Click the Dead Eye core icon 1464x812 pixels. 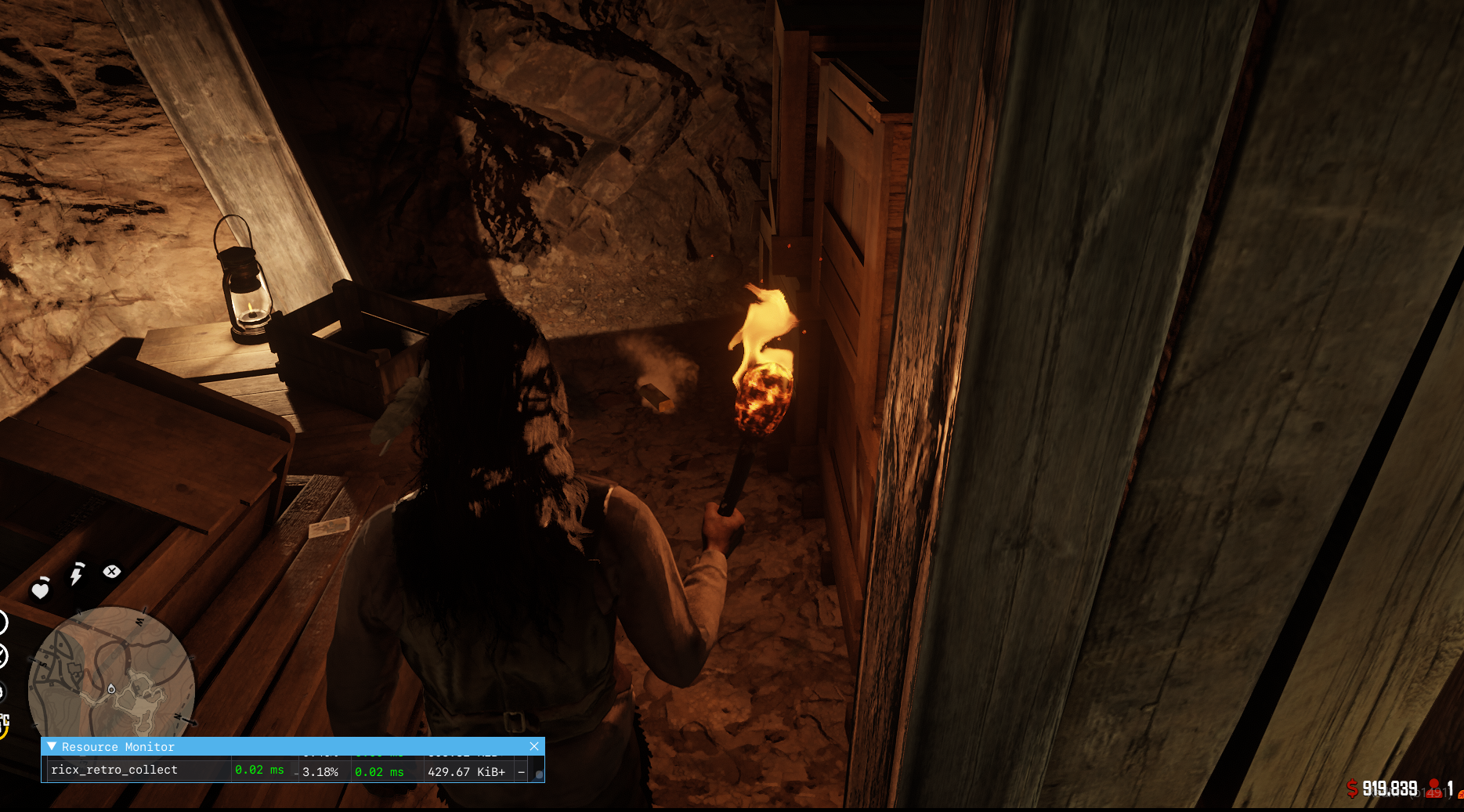[x=112, y=572]
